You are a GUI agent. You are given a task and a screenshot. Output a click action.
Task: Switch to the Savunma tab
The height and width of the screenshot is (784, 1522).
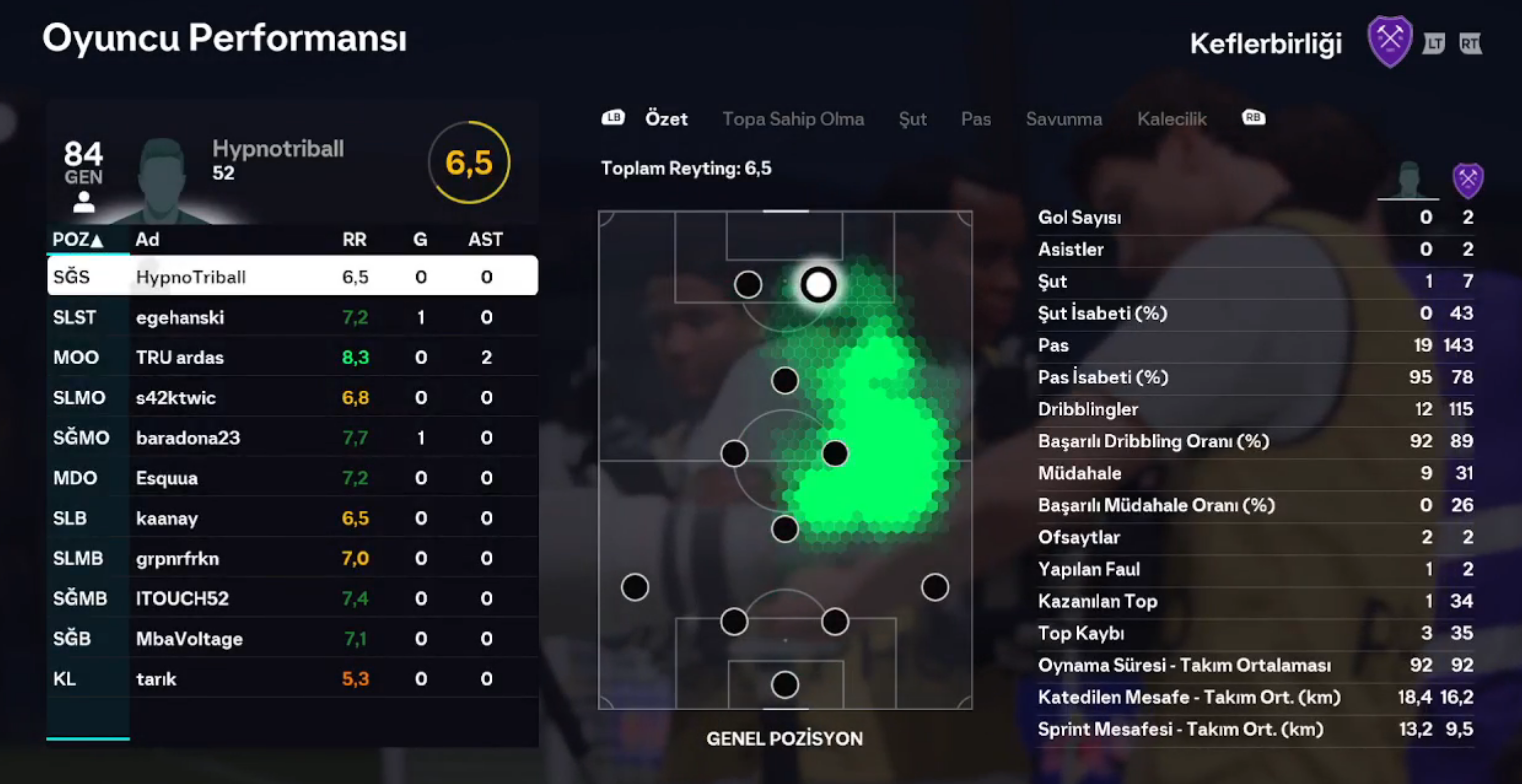coord(1063,119)
